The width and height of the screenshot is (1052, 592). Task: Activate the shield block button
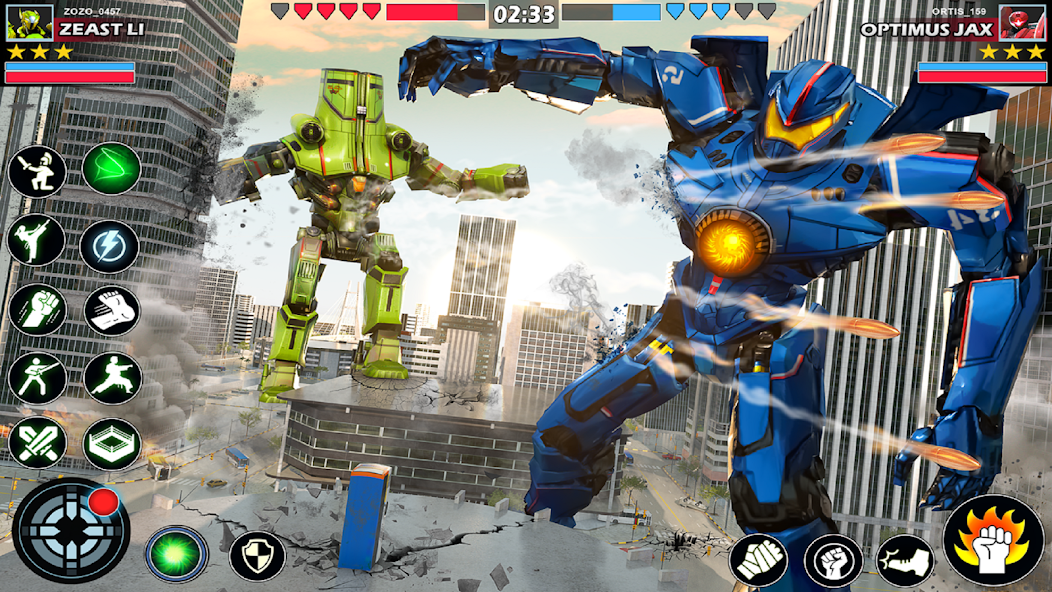coord(257,555)
